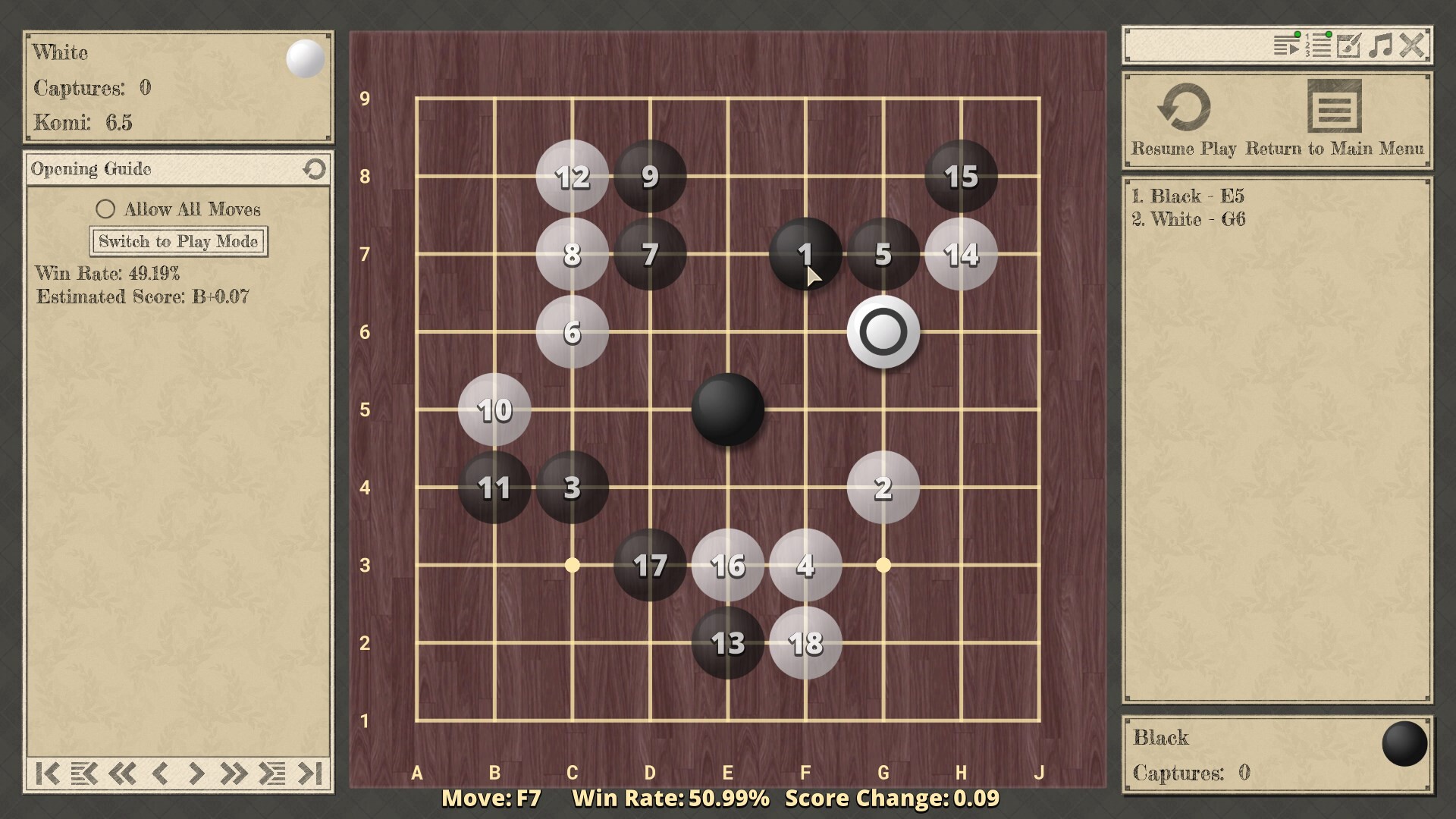Step forward one move with single right chevron

(196, 775)
